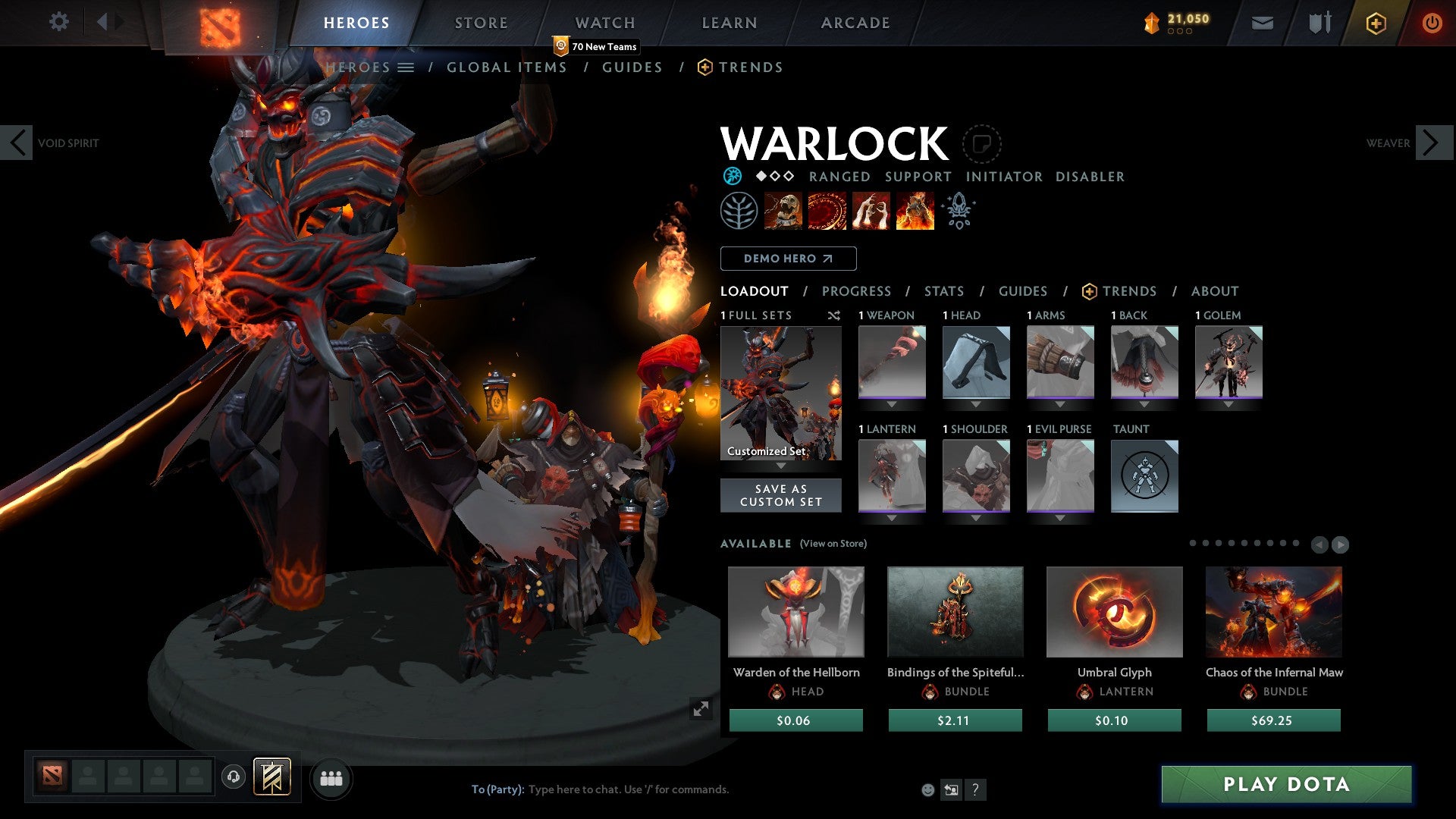Open the Learn section
Viewport: 1456px width, 819px height.
[x=729, y=23]
